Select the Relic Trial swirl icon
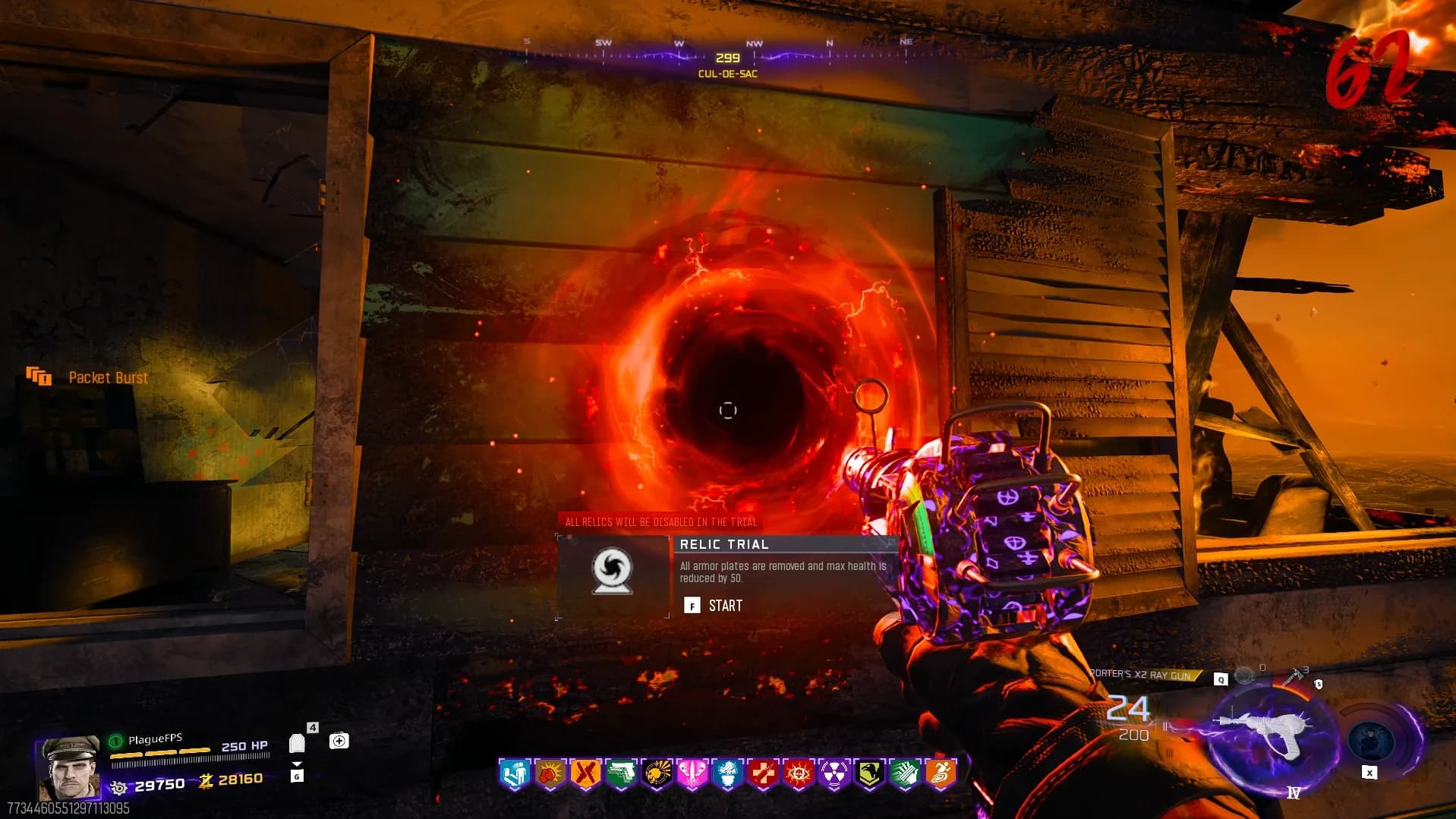Image resolution: width=1456 pixels, height=819 pixels. point(612,571)
